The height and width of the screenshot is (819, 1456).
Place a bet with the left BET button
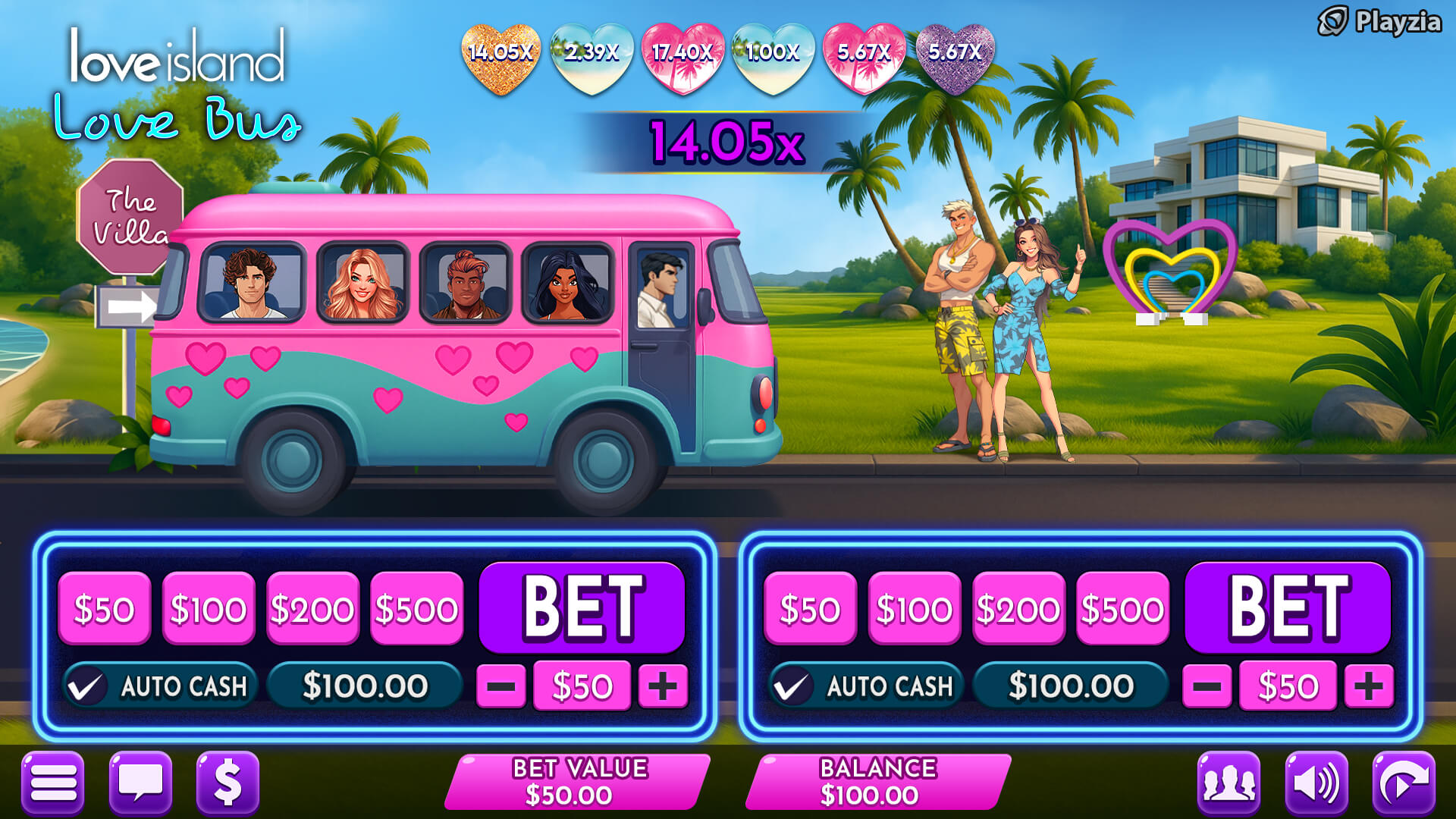(x=582, y=607)
